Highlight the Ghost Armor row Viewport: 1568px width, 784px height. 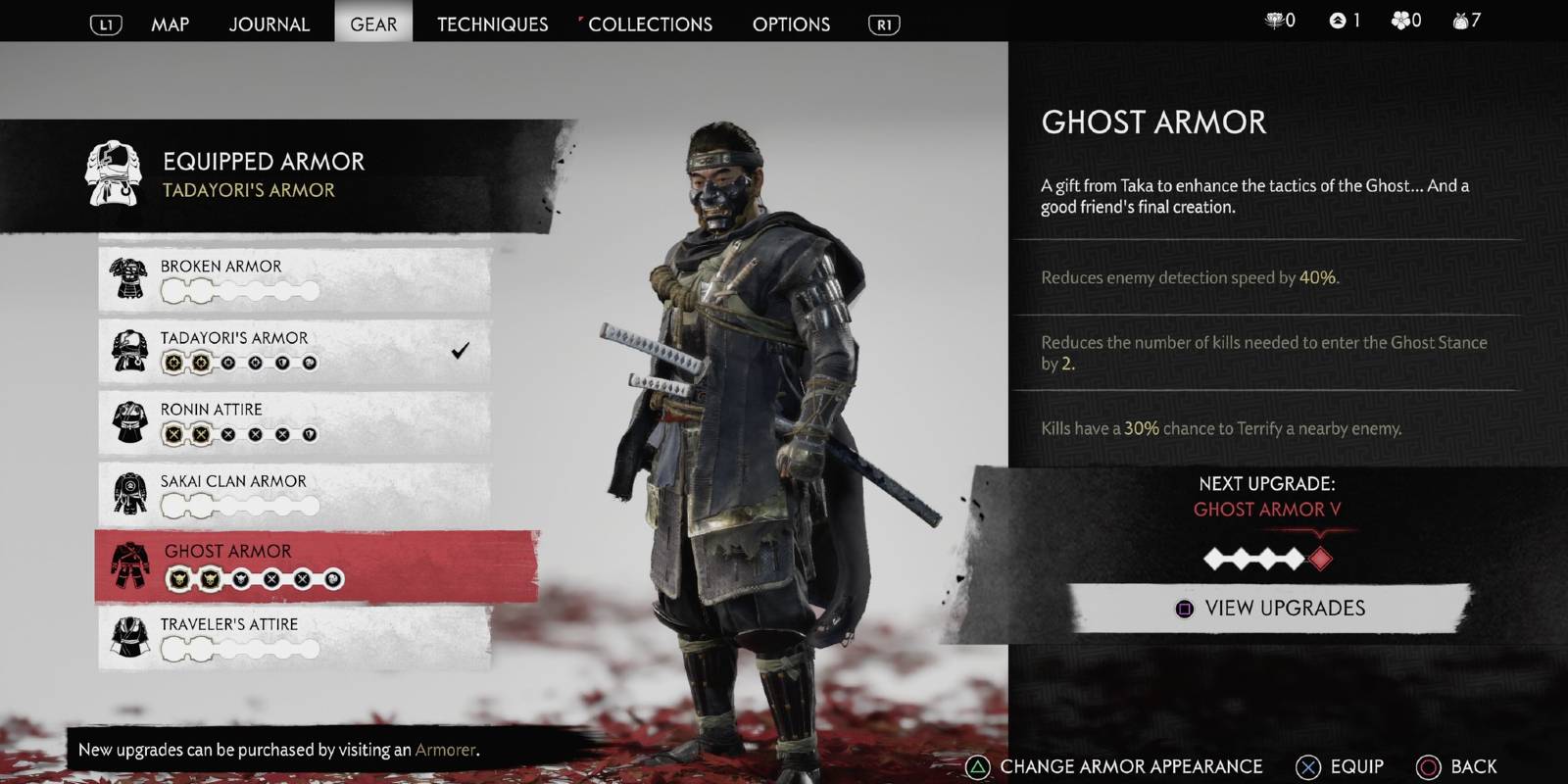(316, 565)
